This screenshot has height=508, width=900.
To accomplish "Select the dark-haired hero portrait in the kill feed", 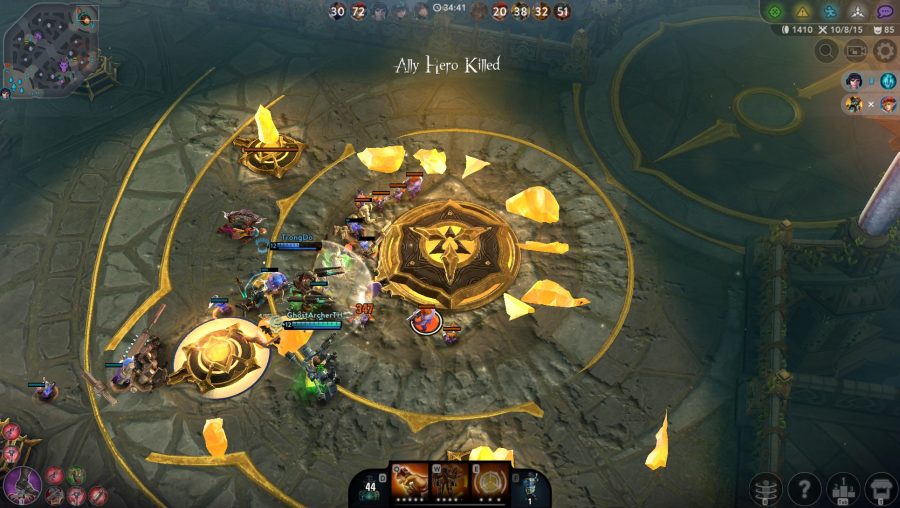I will (853, 81).
